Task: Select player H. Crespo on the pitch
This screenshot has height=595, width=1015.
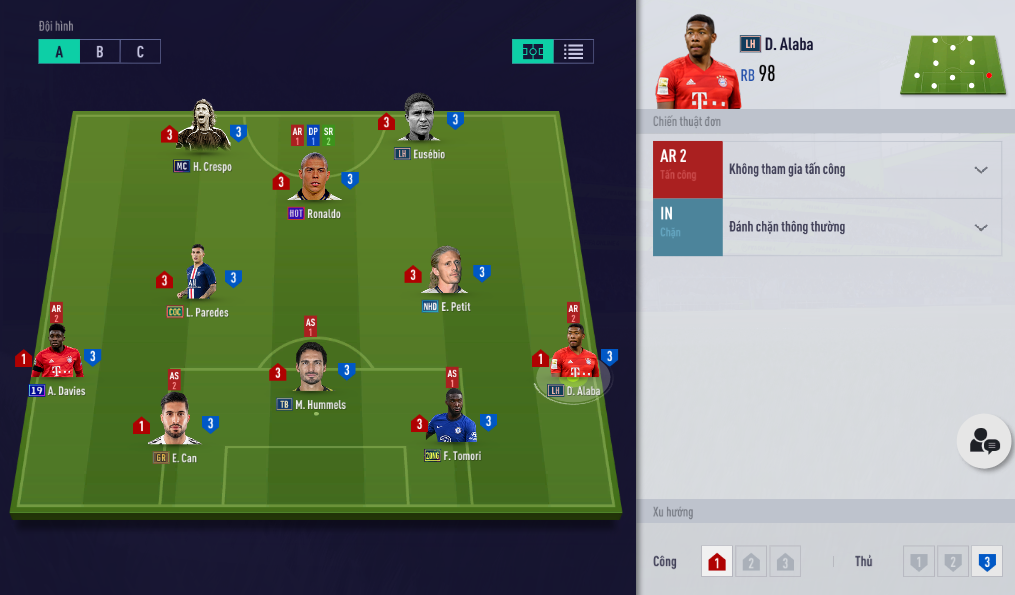Action: (x=204, y=126)
